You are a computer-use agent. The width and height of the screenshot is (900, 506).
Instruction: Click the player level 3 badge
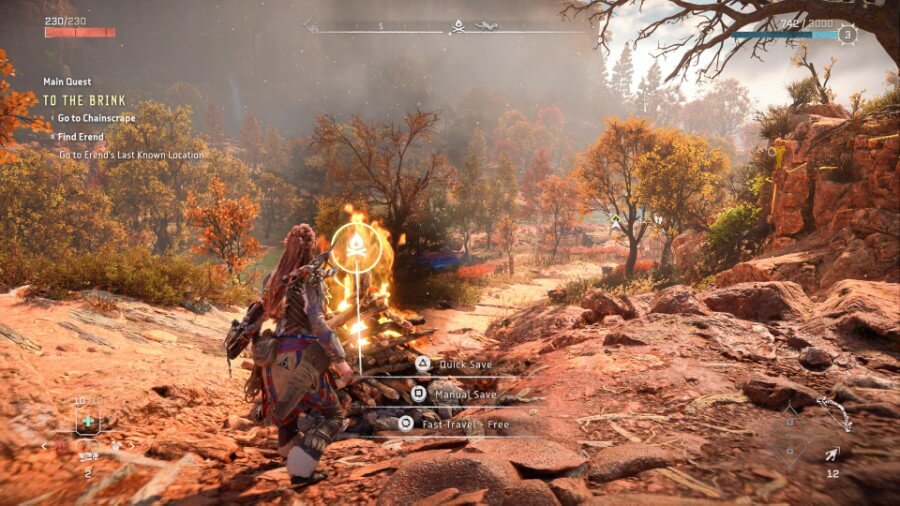coord(847,34)
